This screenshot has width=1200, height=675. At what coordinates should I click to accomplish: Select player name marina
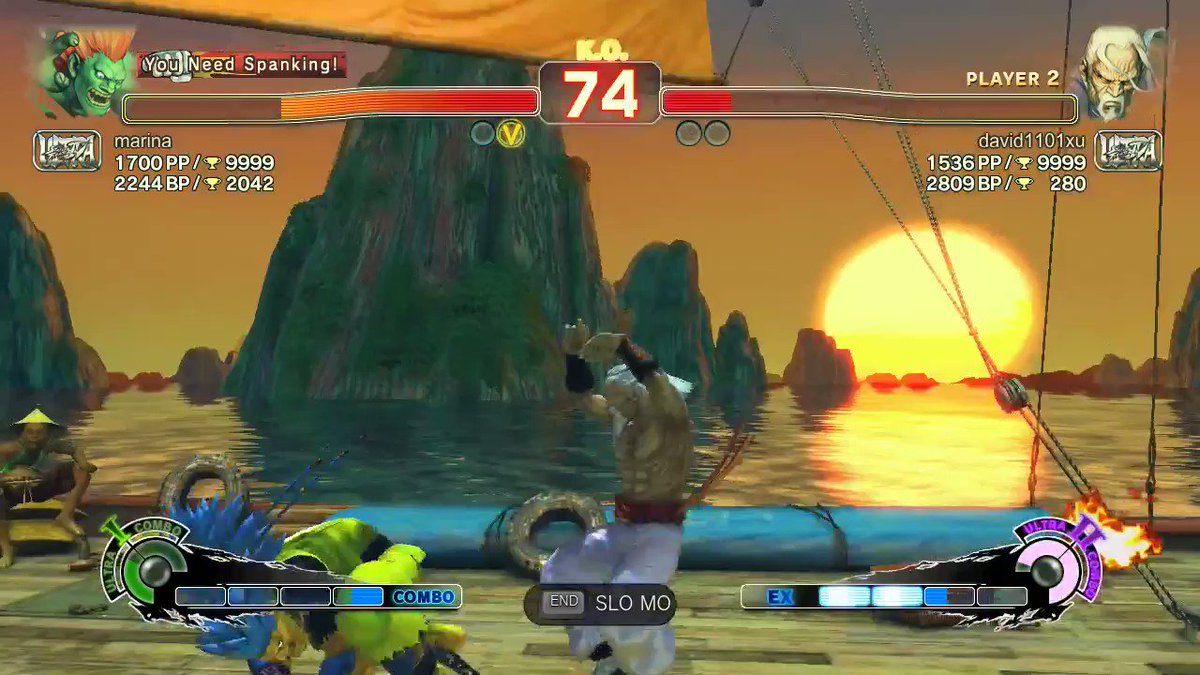point(142,141)
